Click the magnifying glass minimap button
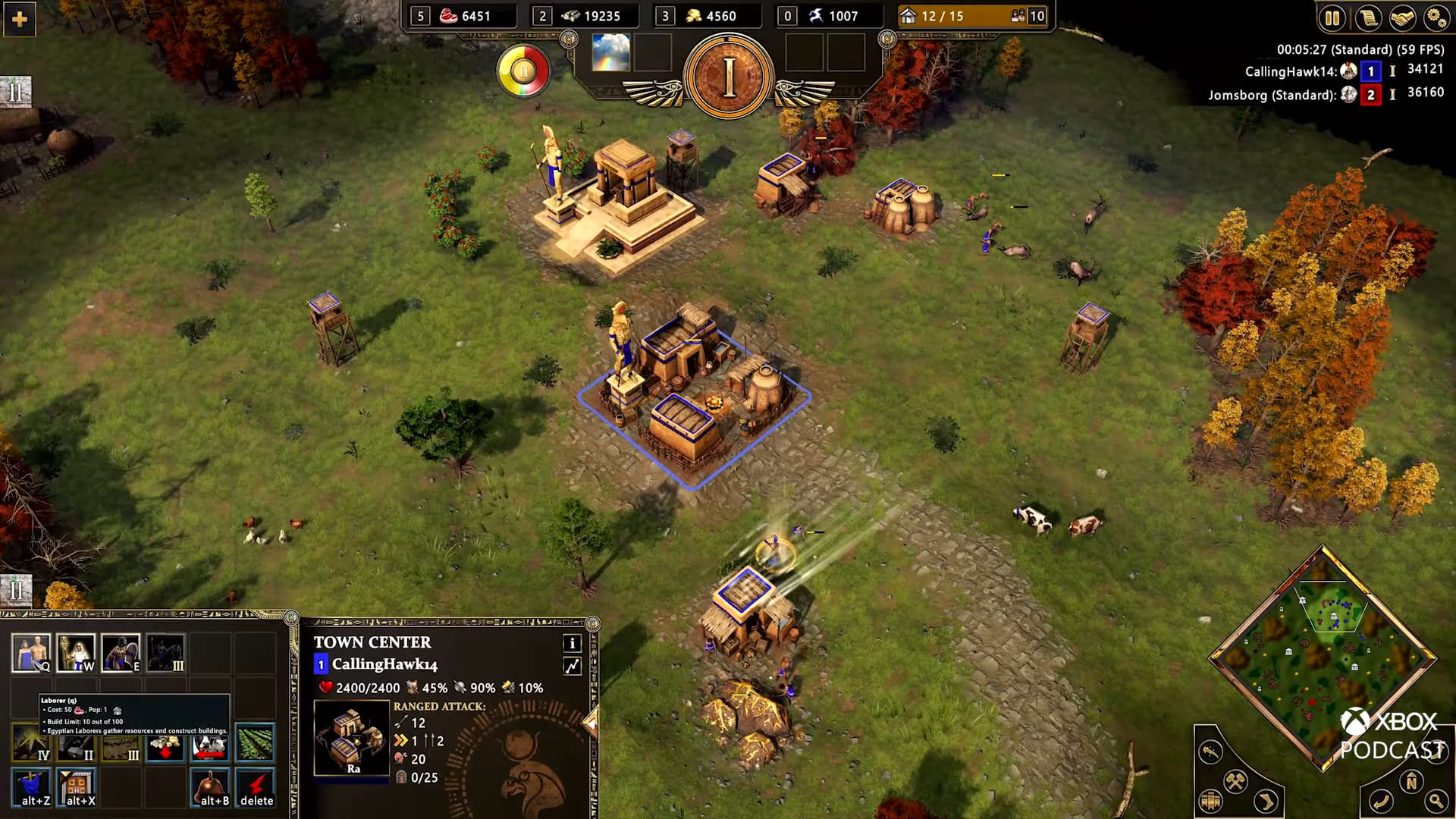Screen dimensions: 1456x819 coord(1436,800)
